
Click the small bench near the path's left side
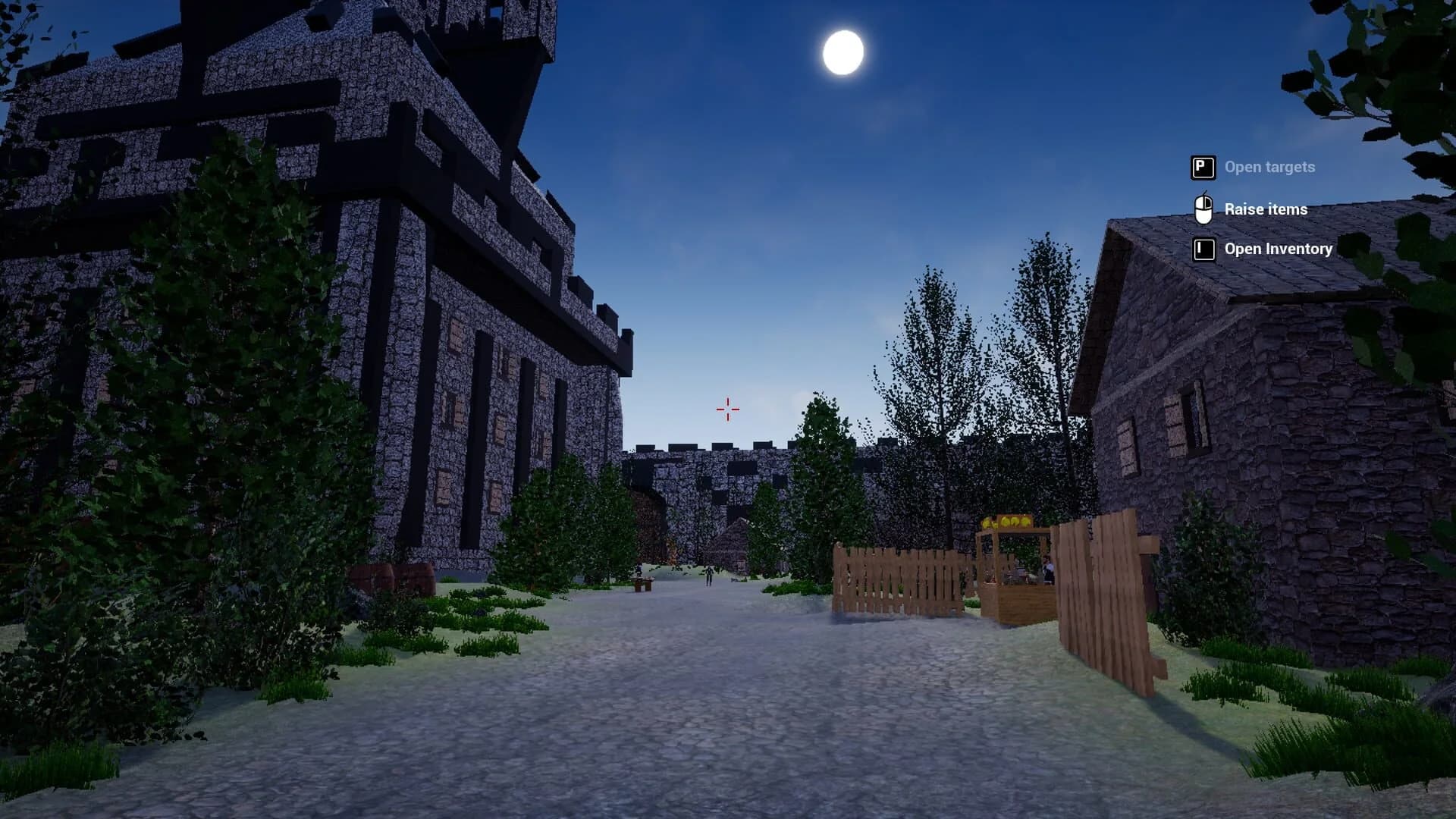(x=642, y=583)
